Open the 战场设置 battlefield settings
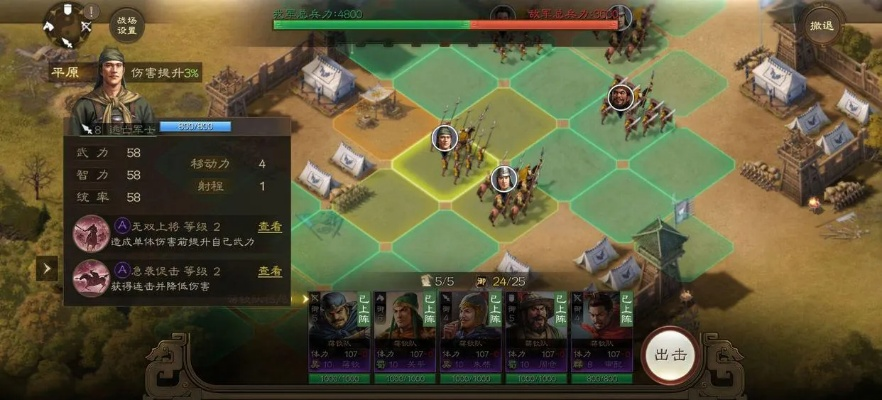 [127, 24]
